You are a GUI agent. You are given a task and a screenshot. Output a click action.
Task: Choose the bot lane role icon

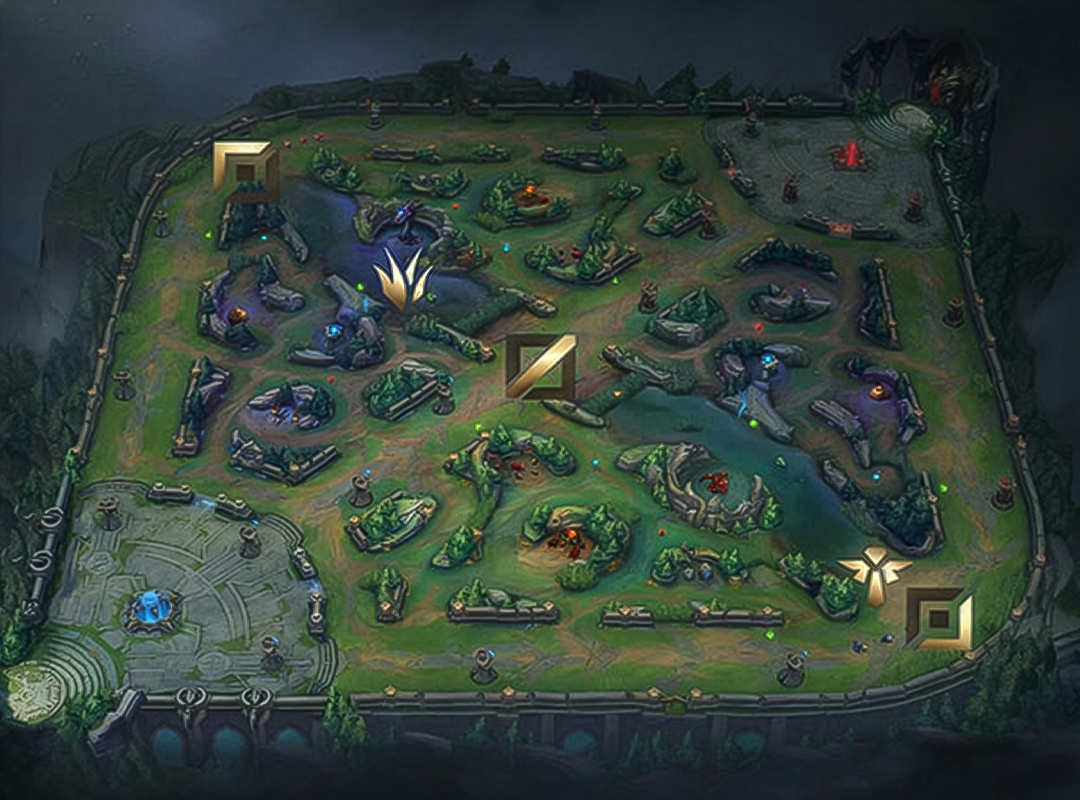939,619
